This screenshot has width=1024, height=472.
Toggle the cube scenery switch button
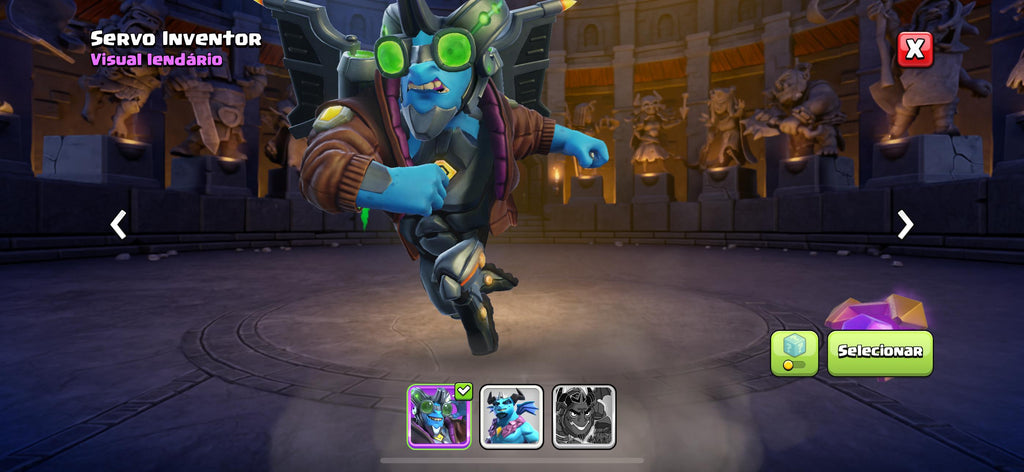794,353
